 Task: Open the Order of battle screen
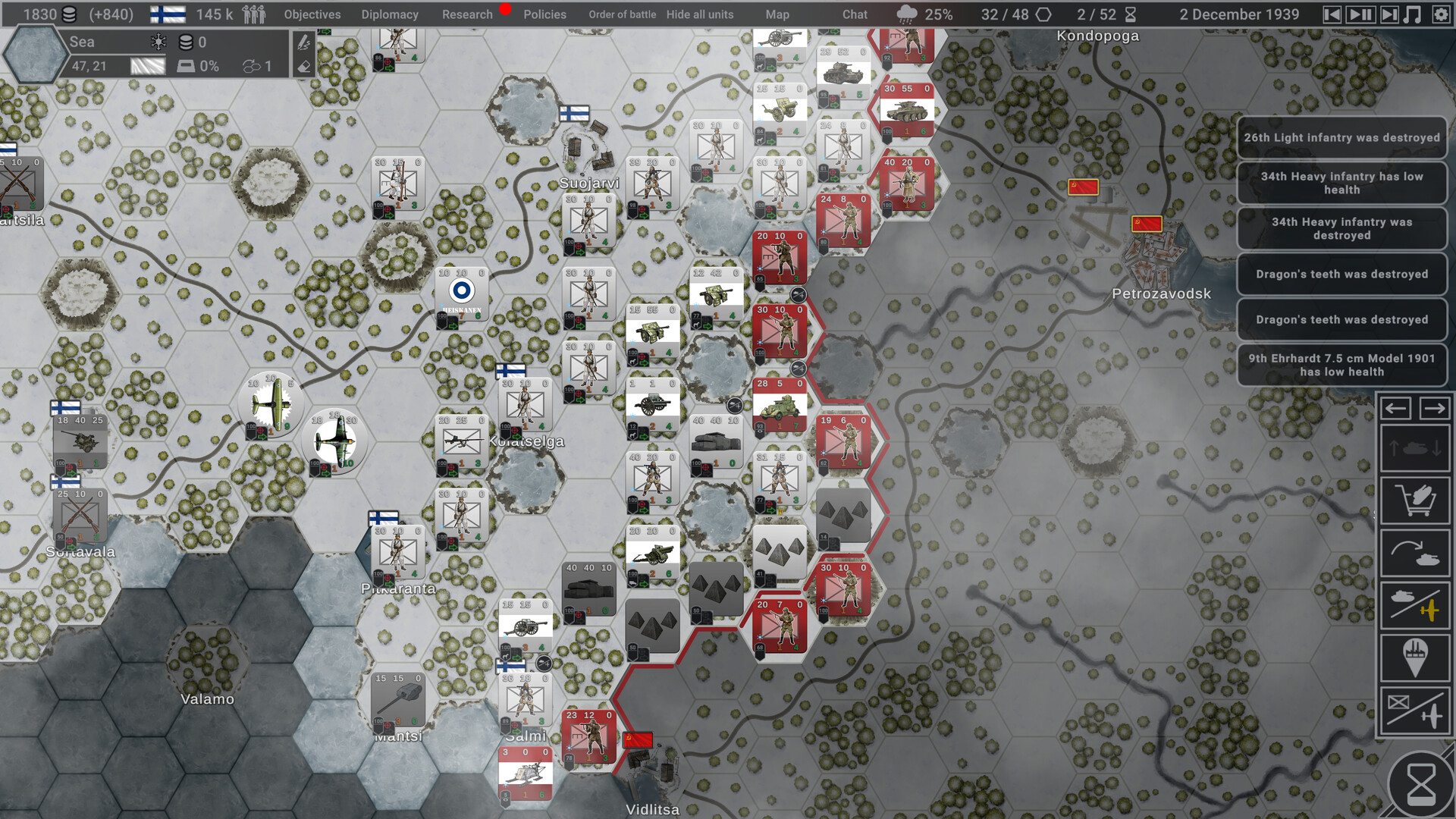click(622, 14)
